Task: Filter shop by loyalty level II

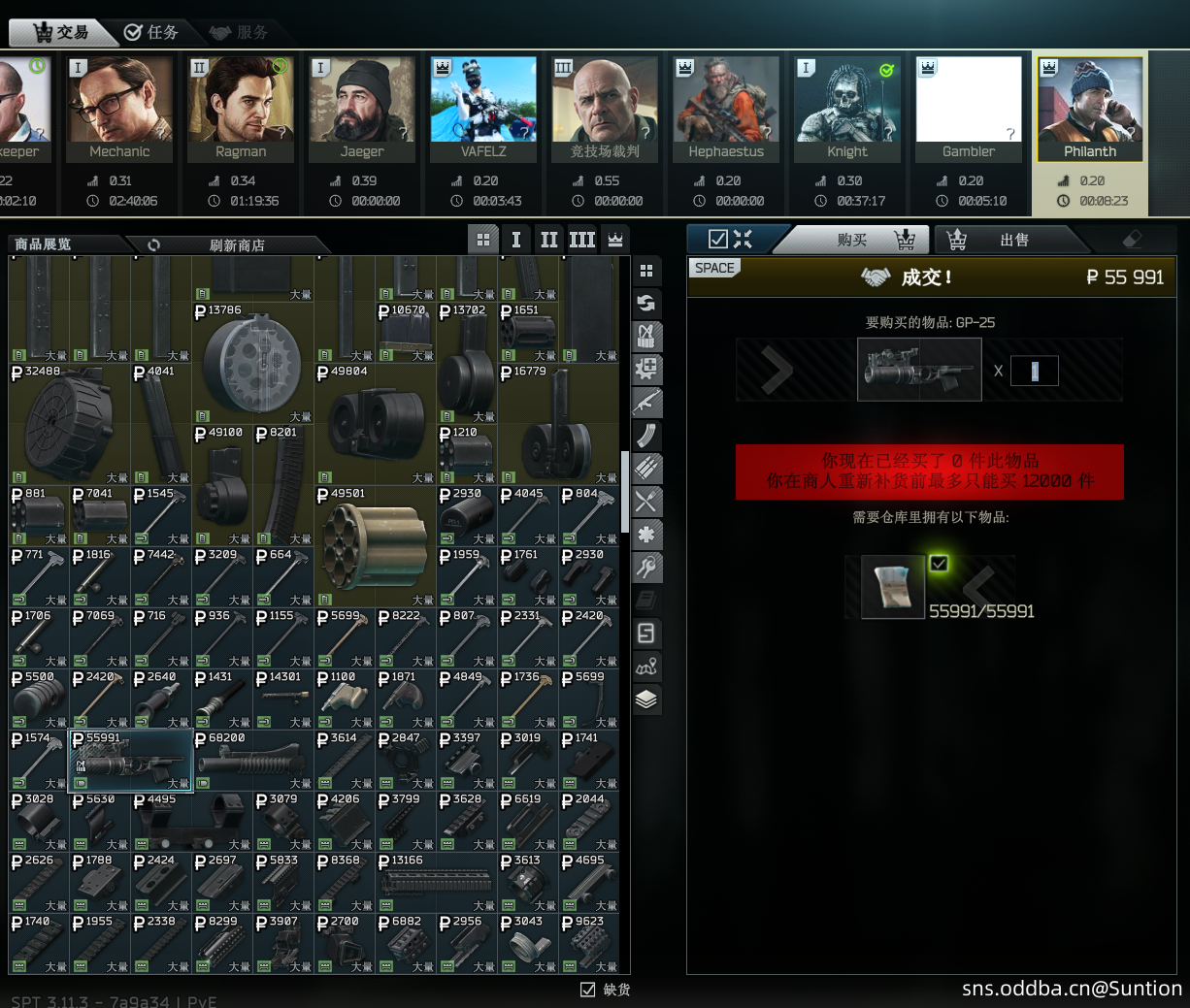Action: point(548,240)
